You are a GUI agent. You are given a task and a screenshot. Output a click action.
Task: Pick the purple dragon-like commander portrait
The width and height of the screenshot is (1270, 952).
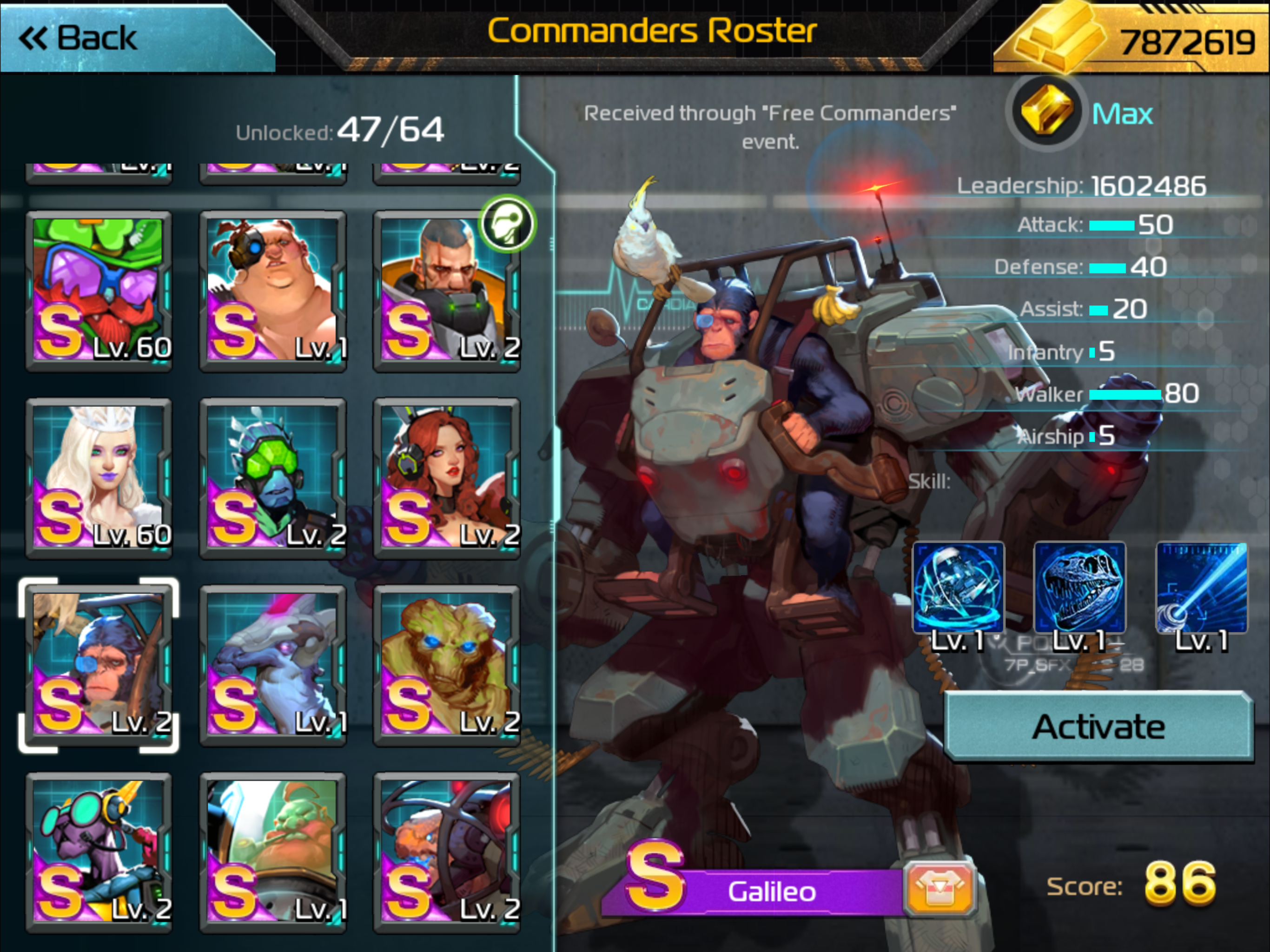point(273,665)
